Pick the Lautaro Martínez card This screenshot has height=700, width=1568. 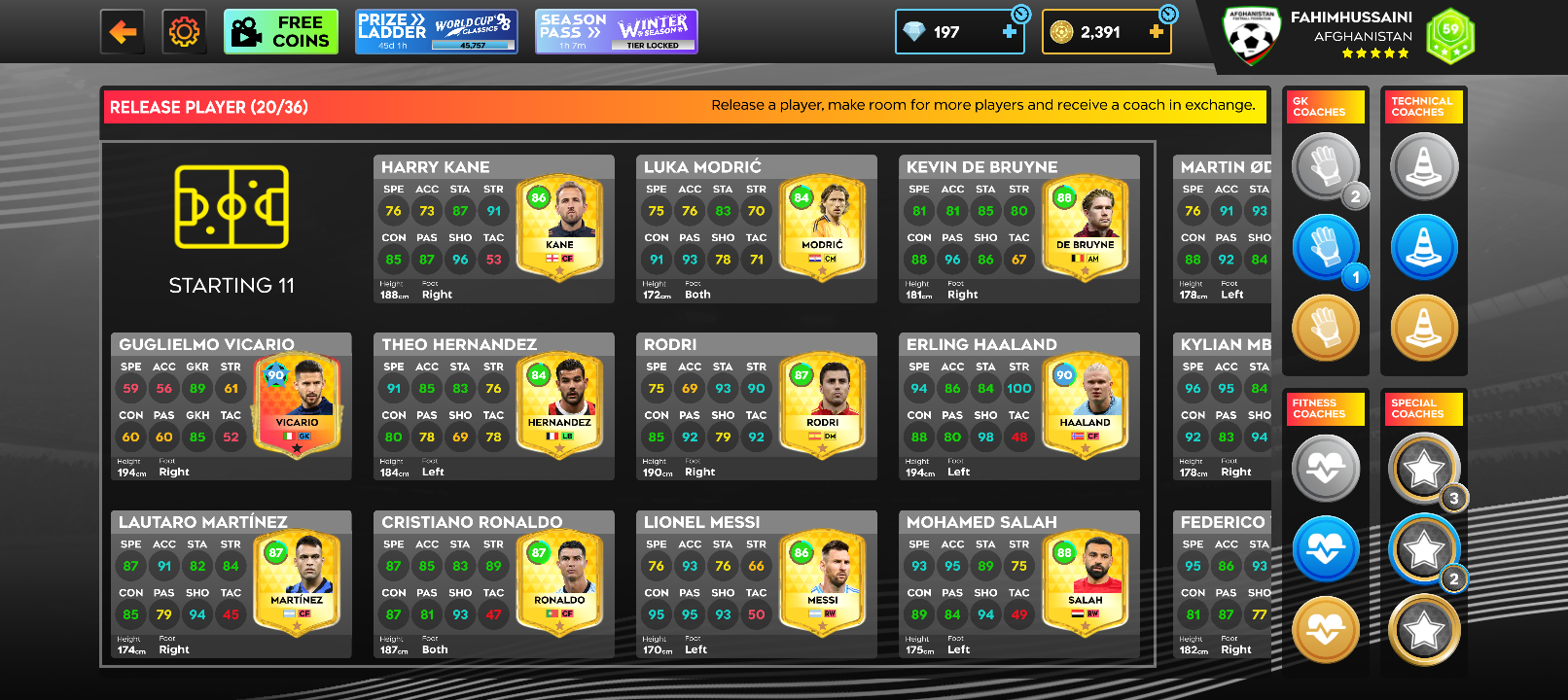[x=232, y=584]
